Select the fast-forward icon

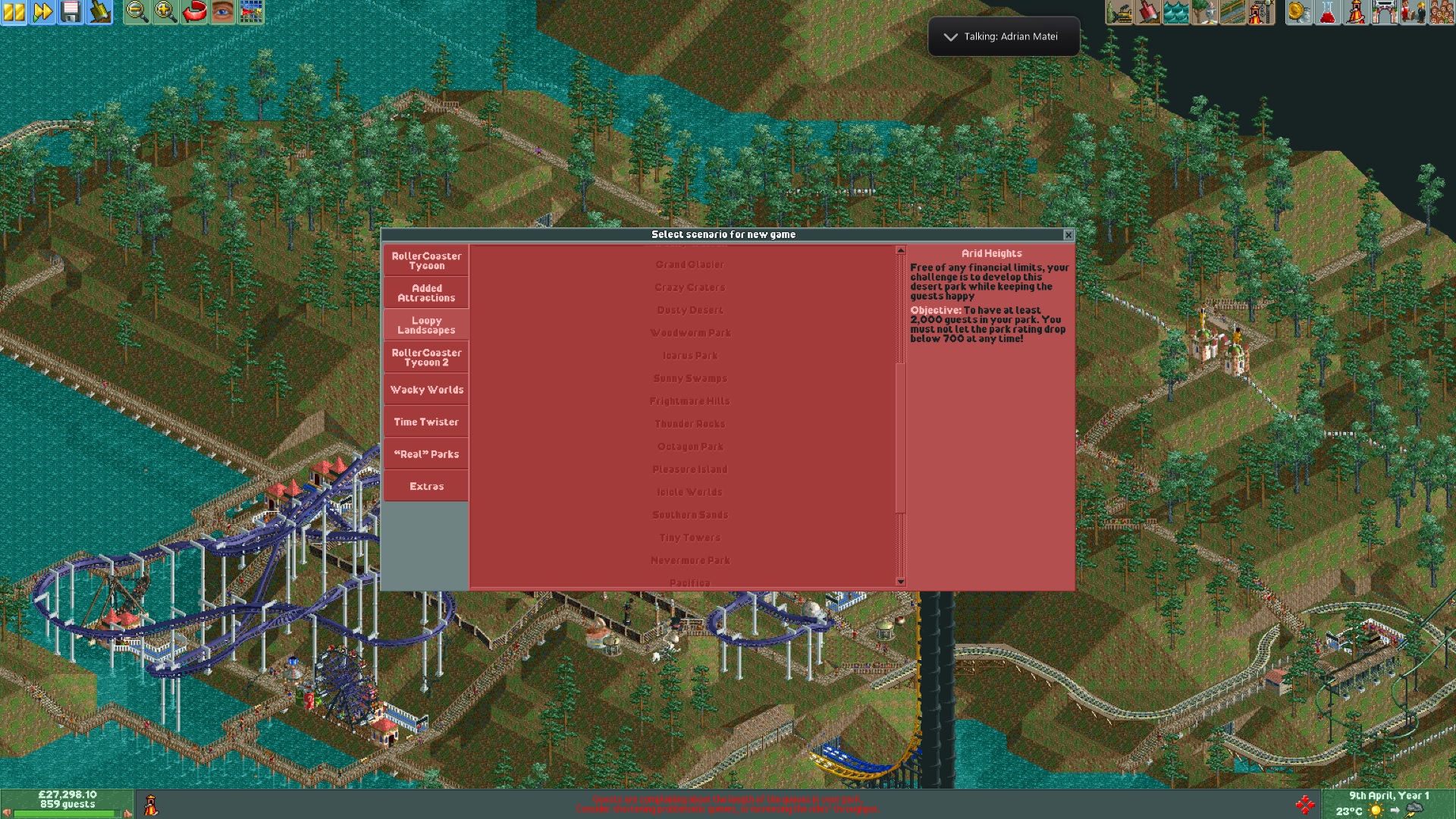tap(44, 13)
